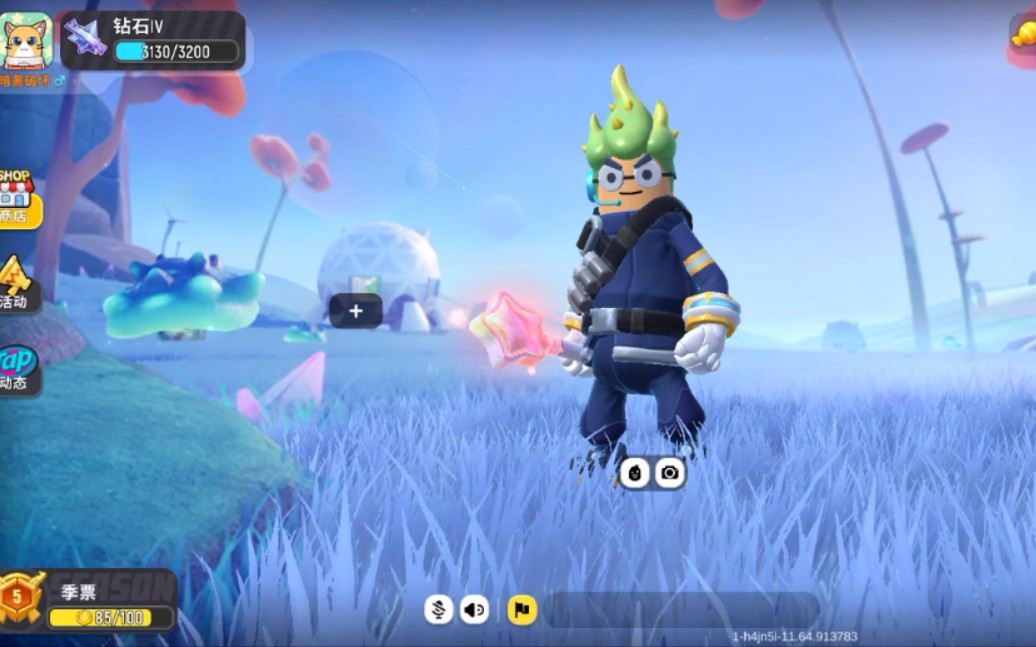Open the 钻石IV rank panel
This screenshot has width=1036, height=647.
pos(154,40)
